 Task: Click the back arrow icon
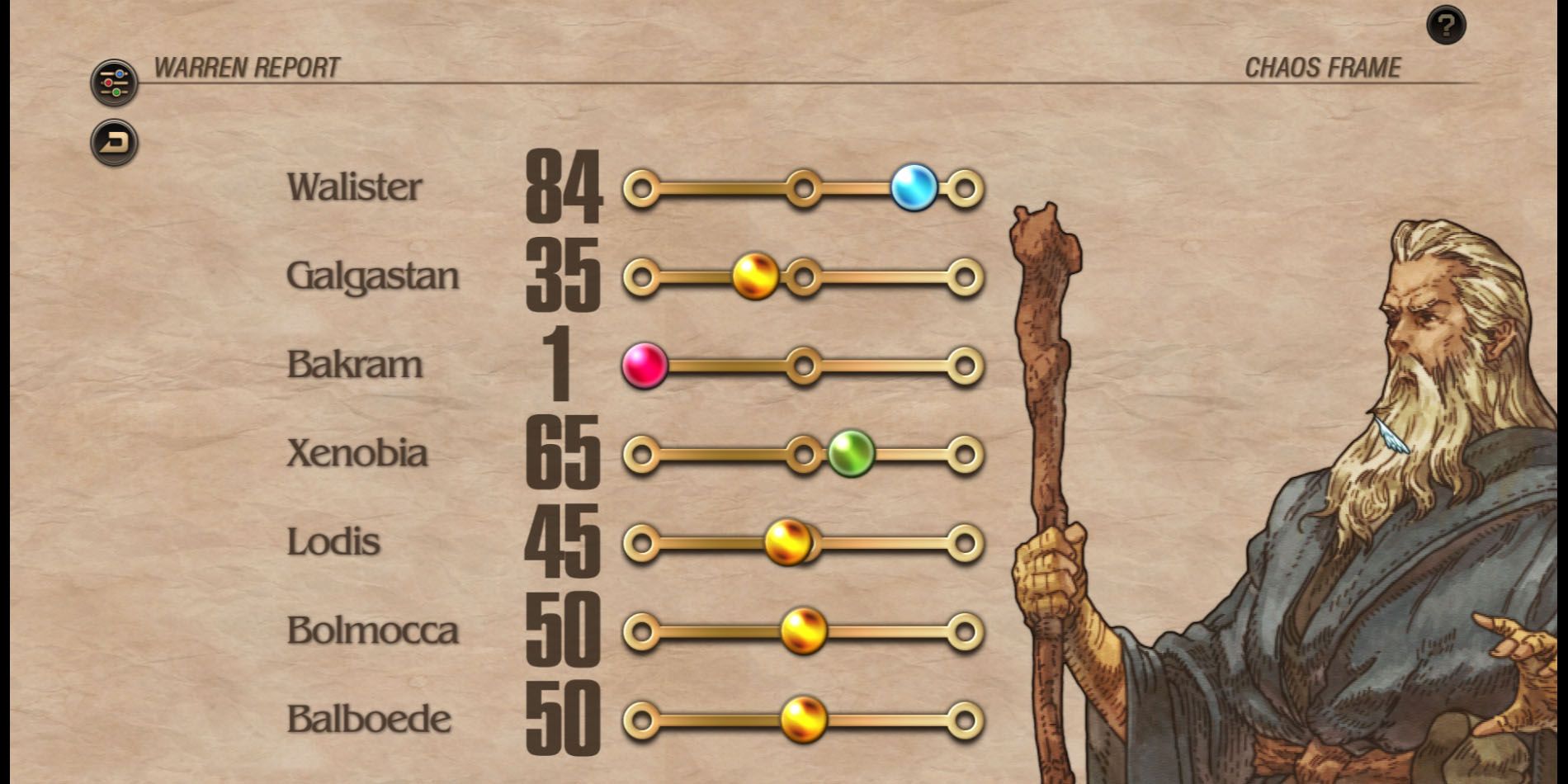[113, 140]
